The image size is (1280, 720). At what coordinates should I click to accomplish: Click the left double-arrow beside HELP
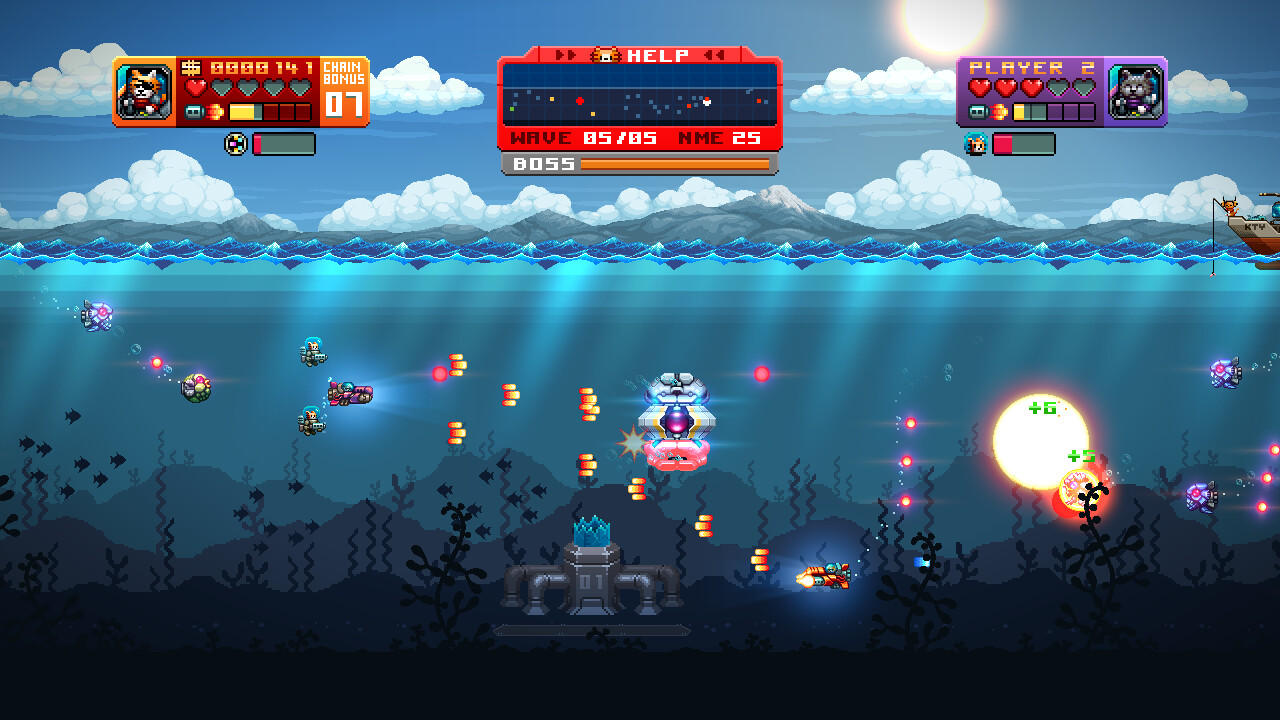566,54
